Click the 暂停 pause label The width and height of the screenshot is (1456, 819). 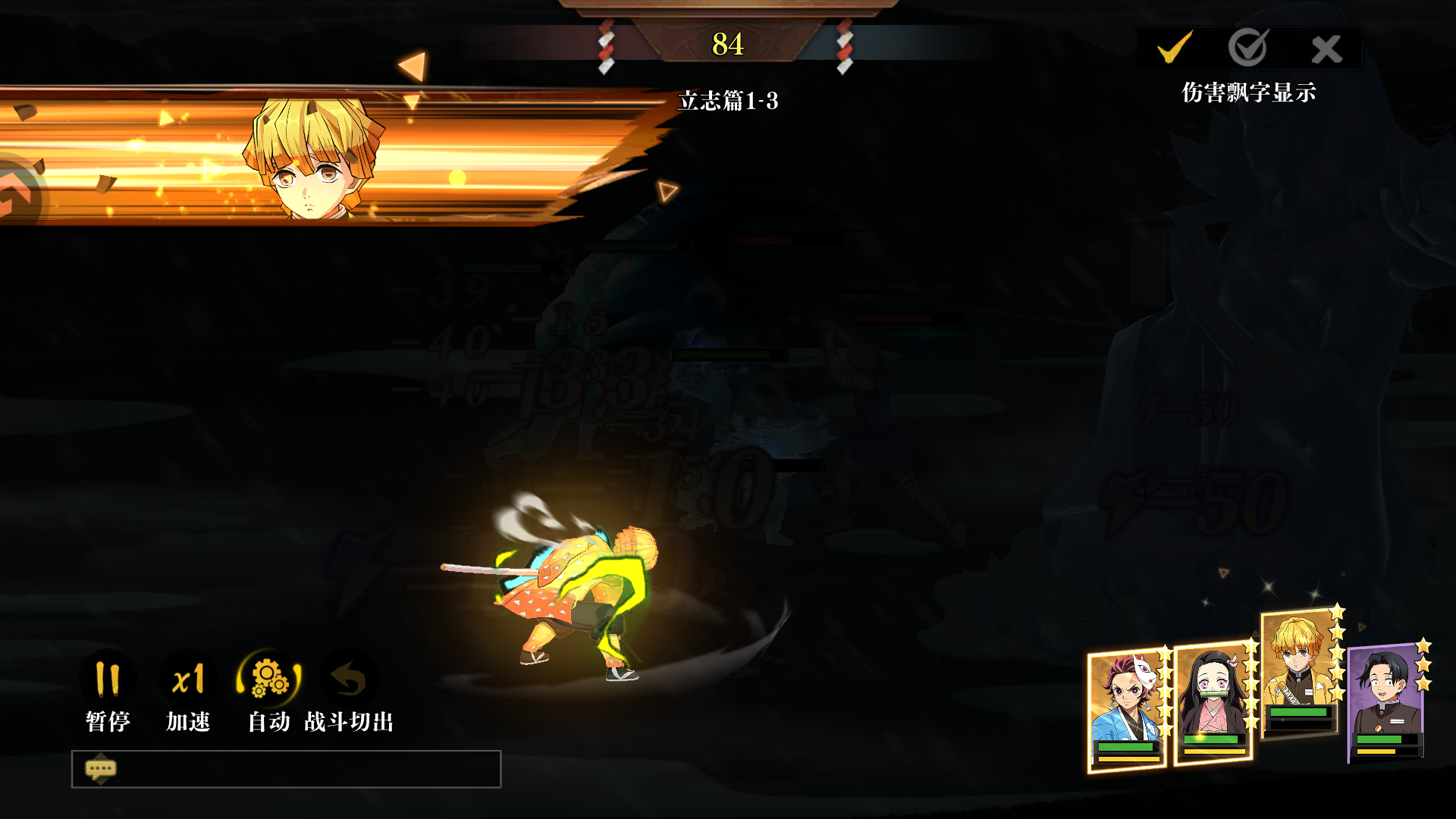(108, 722)
